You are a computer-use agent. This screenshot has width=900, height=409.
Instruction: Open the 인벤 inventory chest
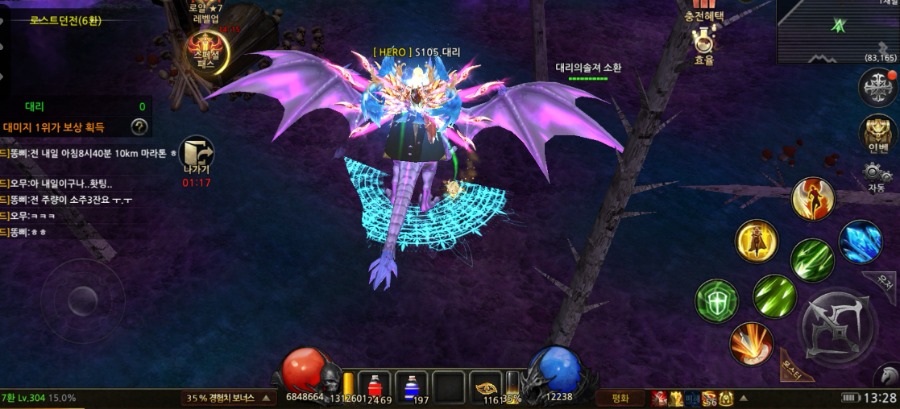[x=878, y=134]
